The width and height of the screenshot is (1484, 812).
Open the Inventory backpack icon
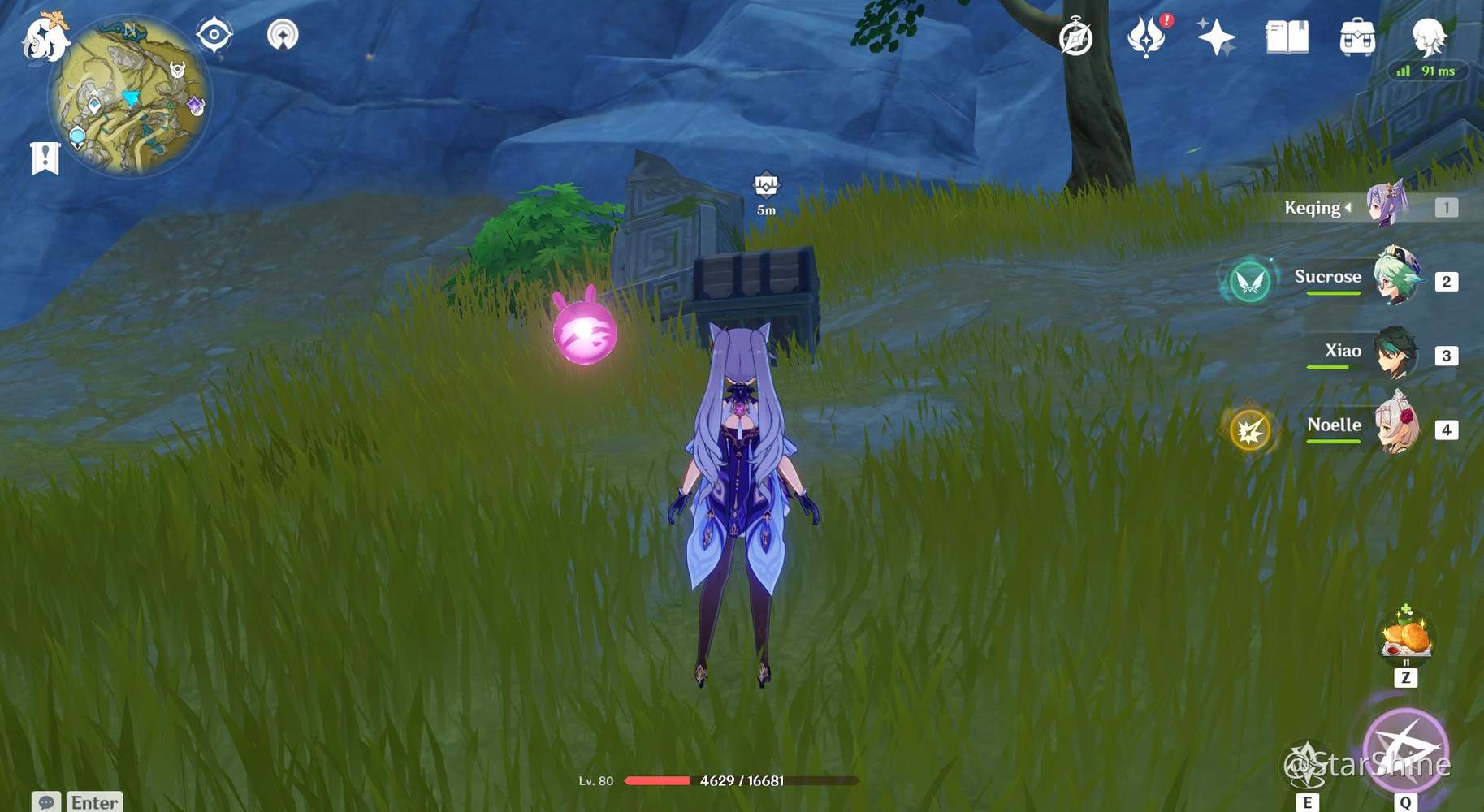click(x=1356, y=37)
